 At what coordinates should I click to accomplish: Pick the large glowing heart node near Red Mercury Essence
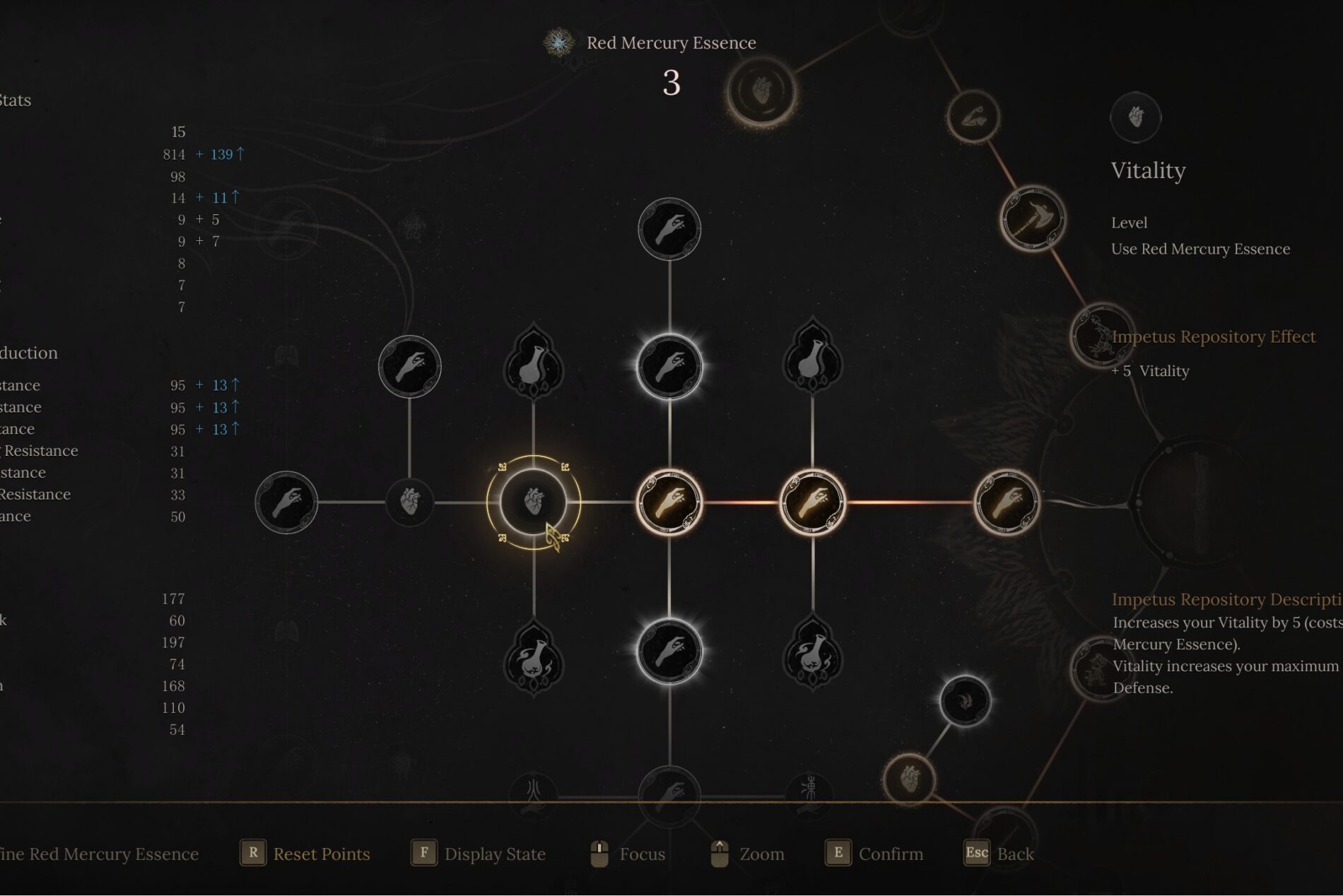point(761,92)
